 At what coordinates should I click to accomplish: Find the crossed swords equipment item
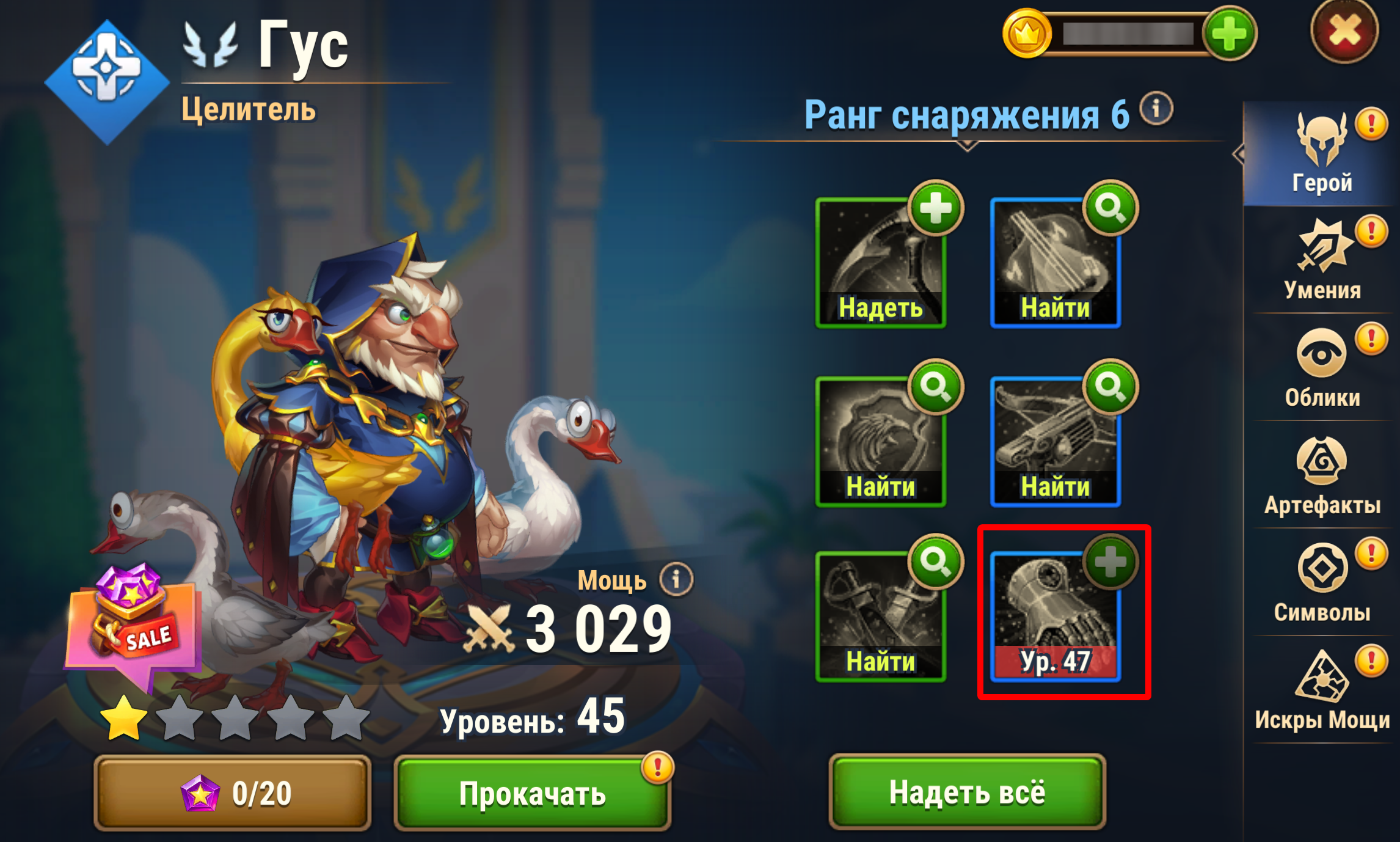tap(881, 617)
